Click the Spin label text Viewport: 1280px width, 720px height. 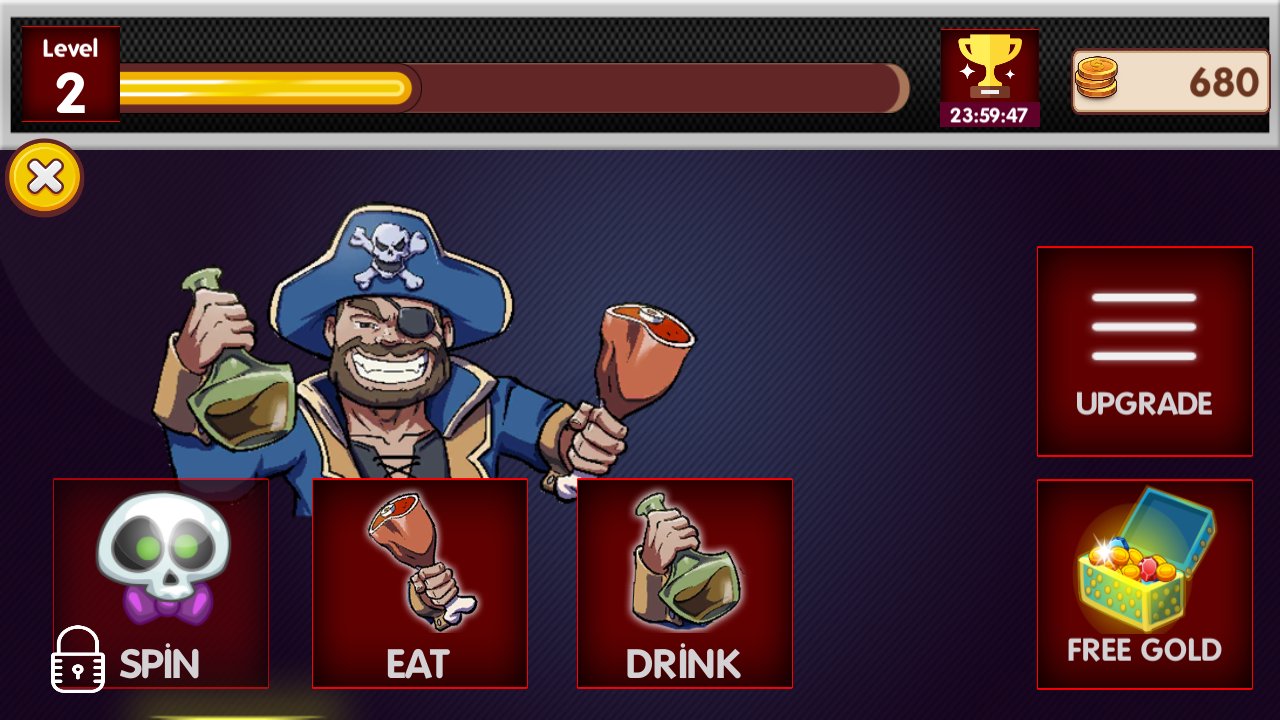[x=161, y=662]
